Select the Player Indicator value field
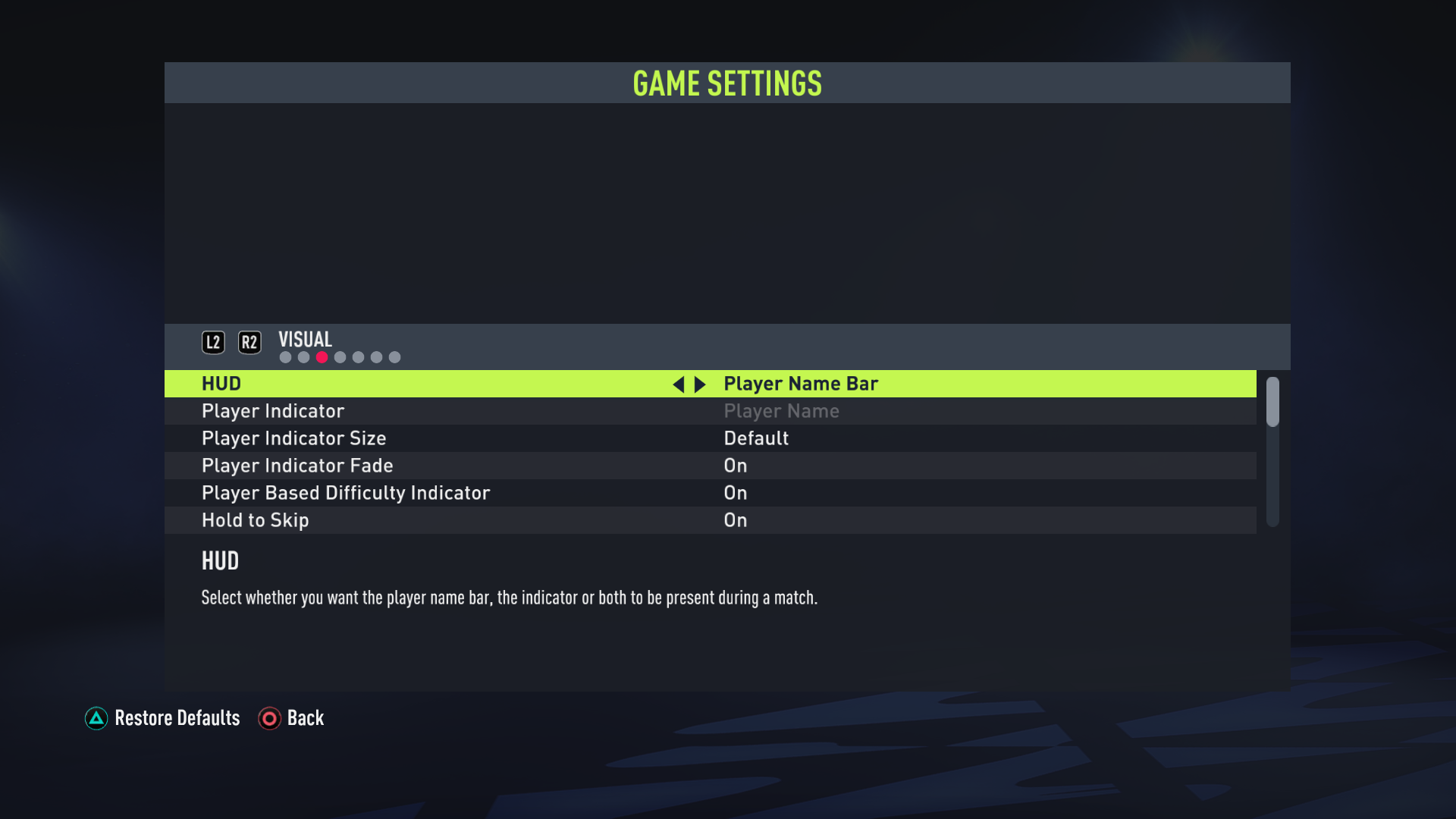The image size is (1456, 819). tap(781, 411)
